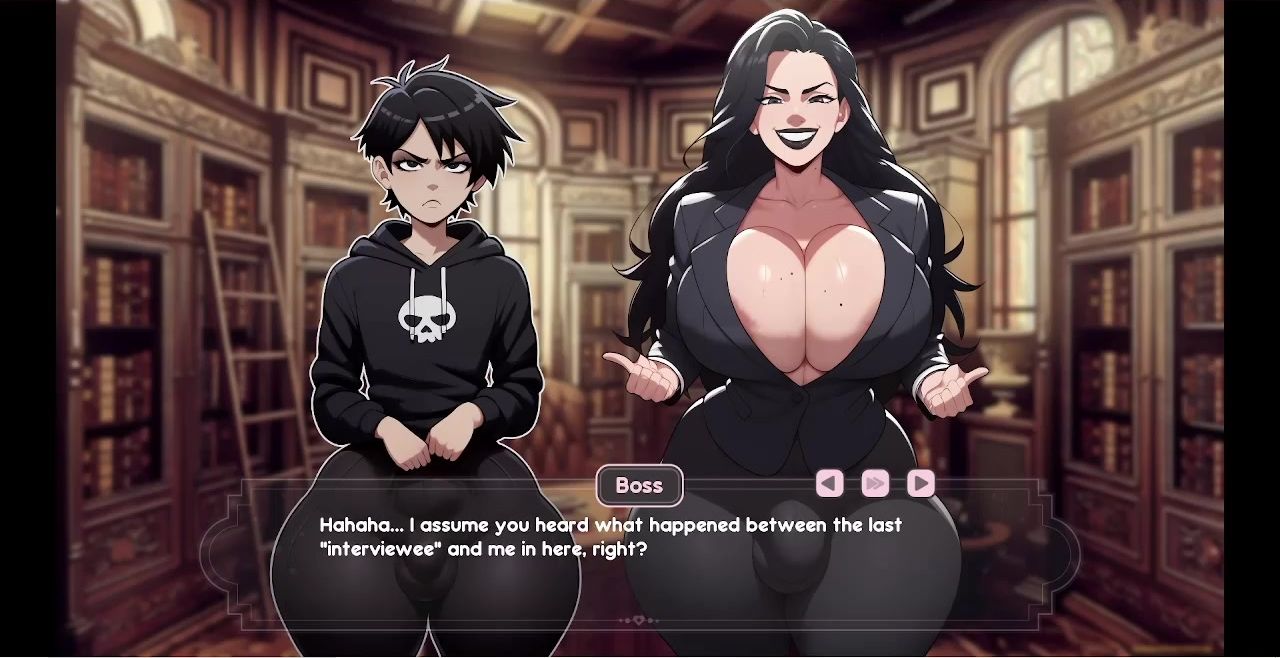Fast-forward the dialogue with the skip button
The image size is (1280, 658).
(875, 484)
